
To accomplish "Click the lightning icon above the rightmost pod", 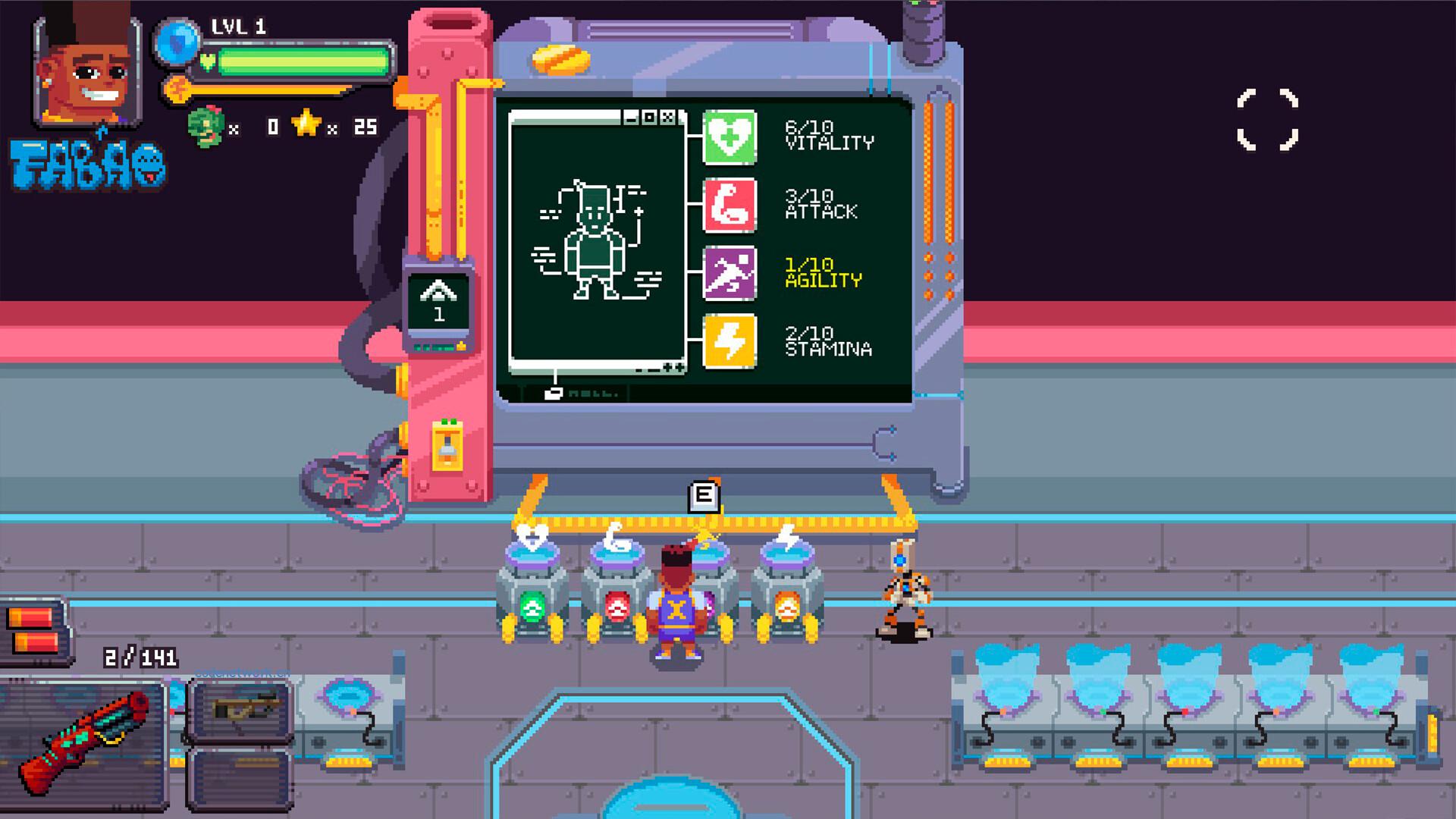I will point(787,536).
